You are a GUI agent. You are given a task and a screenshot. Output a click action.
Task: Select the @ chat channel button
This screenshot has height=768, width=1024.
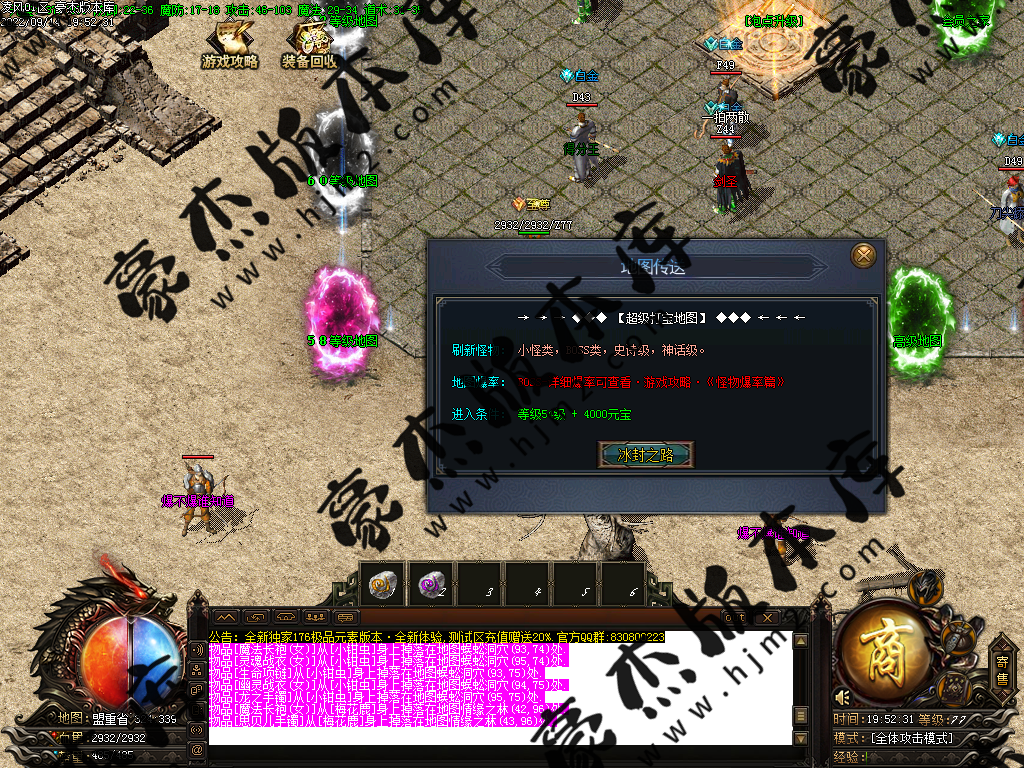click(x=197, y=749)
